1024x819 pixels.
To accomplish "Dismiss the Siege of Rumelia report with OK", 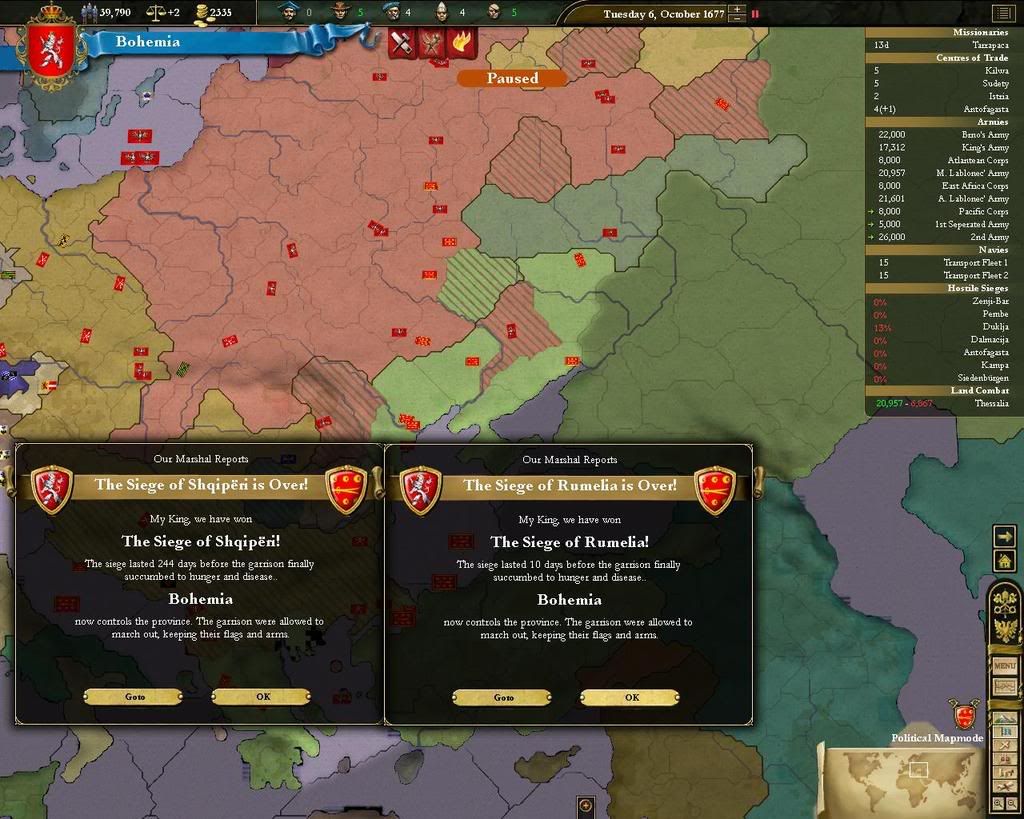I will tap(631, 697).
